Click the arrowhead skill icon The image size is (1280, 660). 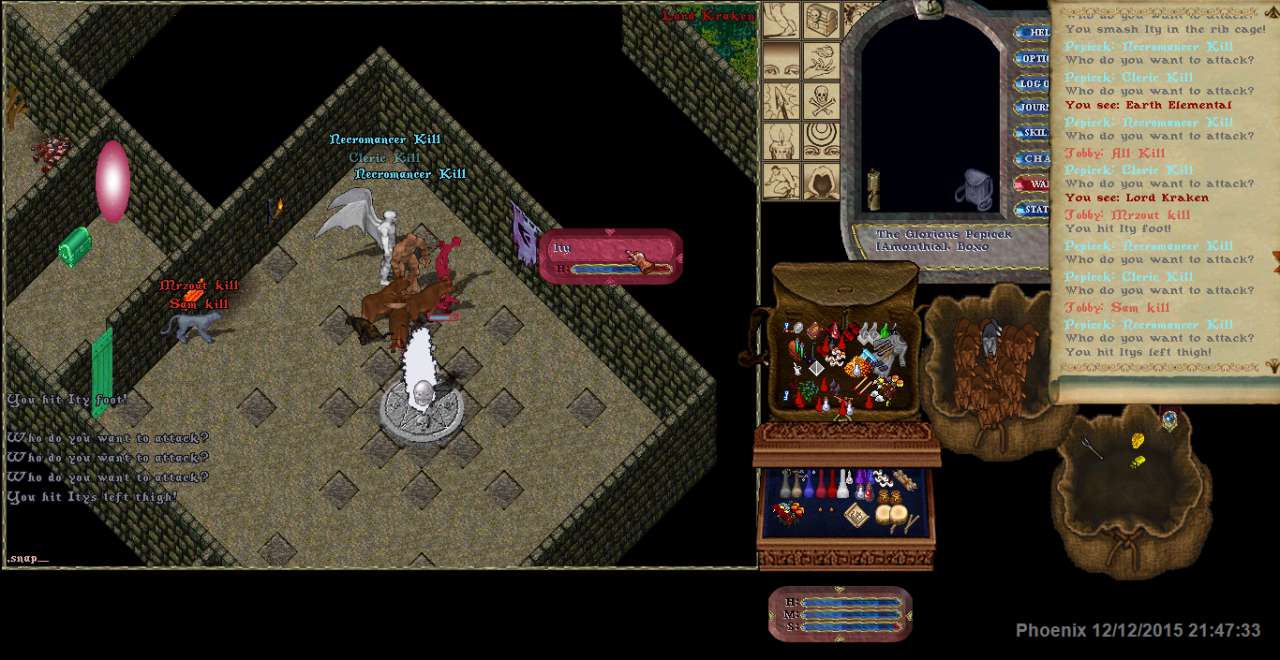(783, 101)
